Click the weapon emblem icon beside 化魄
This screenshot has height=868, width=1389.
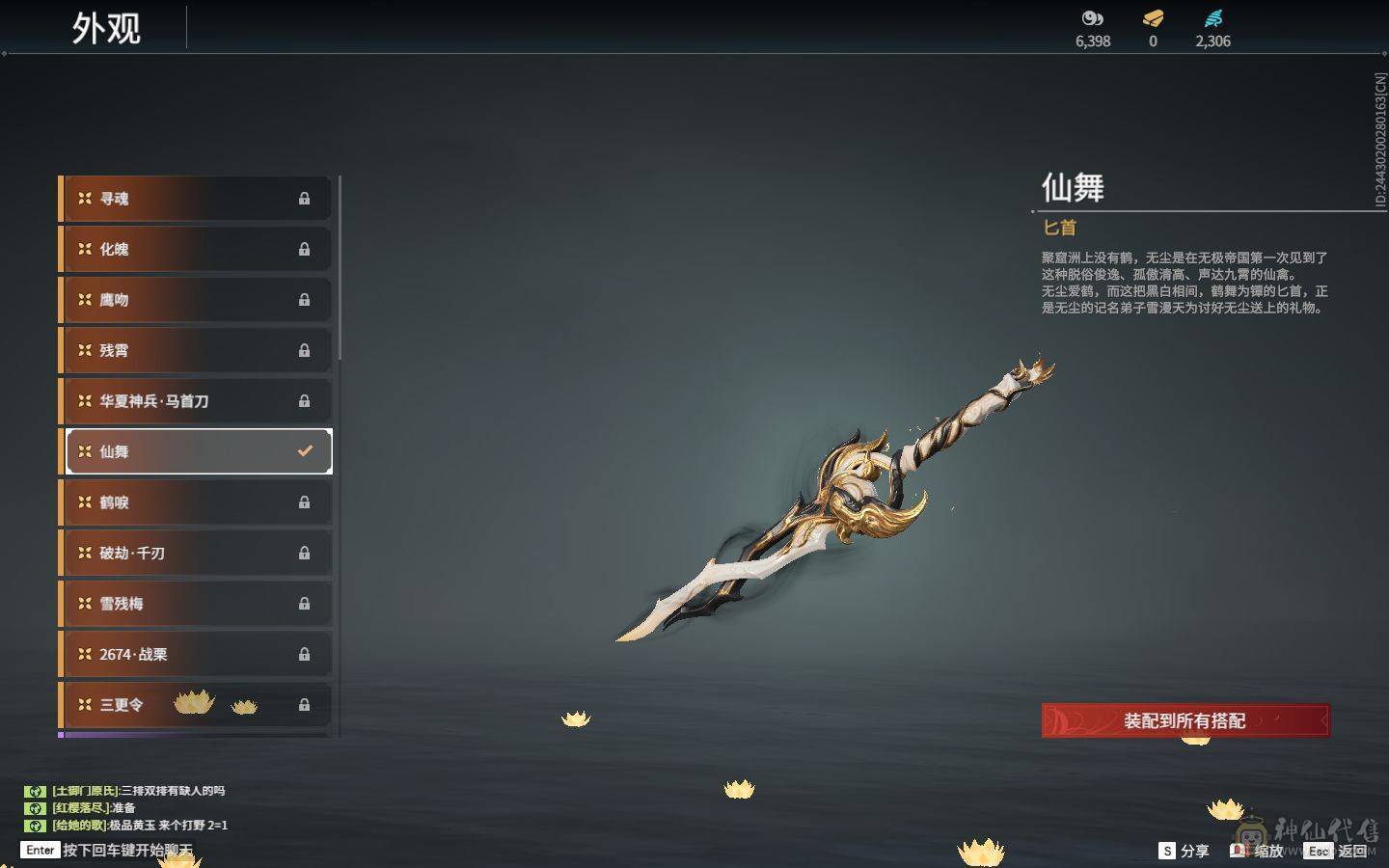[x=85, y=249]
